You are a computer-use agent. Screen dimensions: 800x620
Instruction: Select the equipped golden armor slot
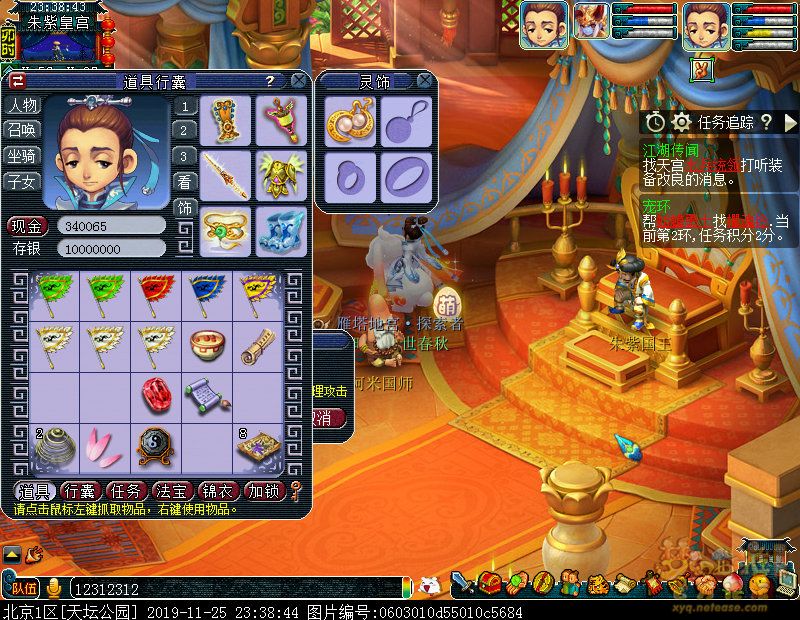coord(281,176)
